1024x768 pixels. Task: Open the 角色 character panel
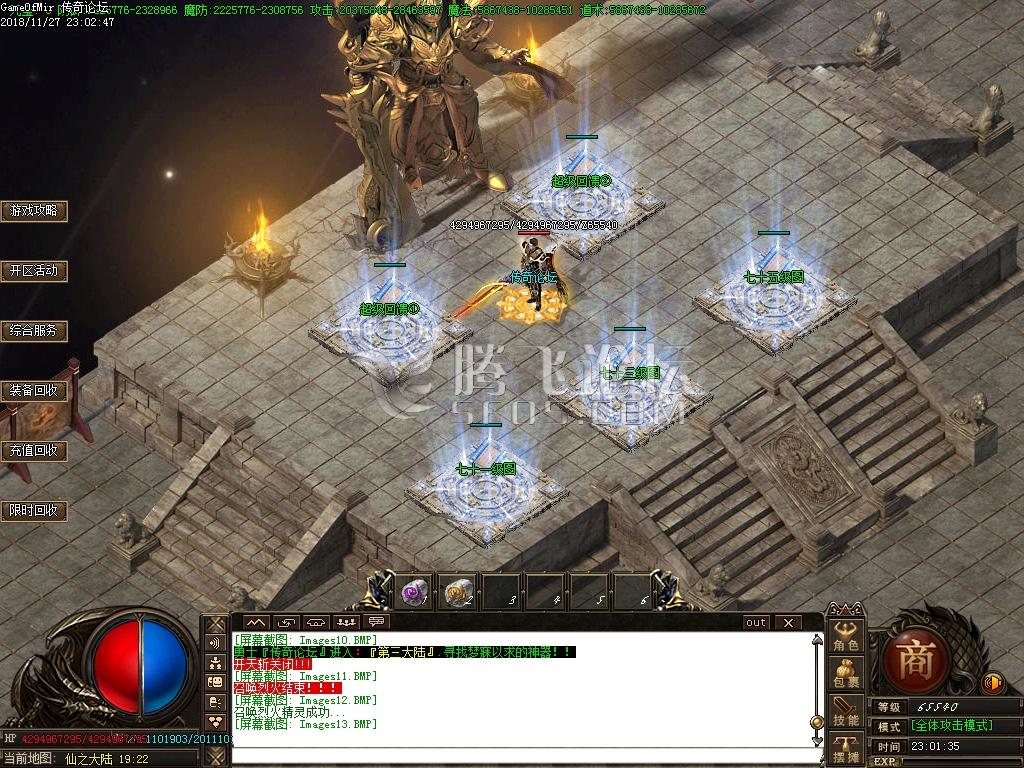tap(846, 637)
